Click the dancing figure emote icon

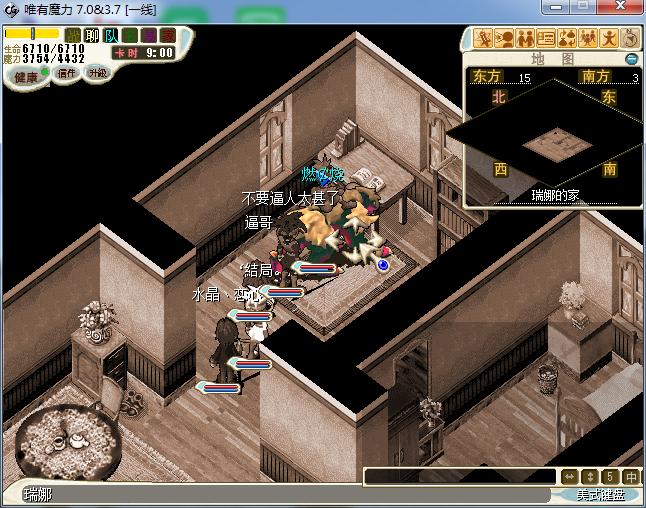(610, 39)
